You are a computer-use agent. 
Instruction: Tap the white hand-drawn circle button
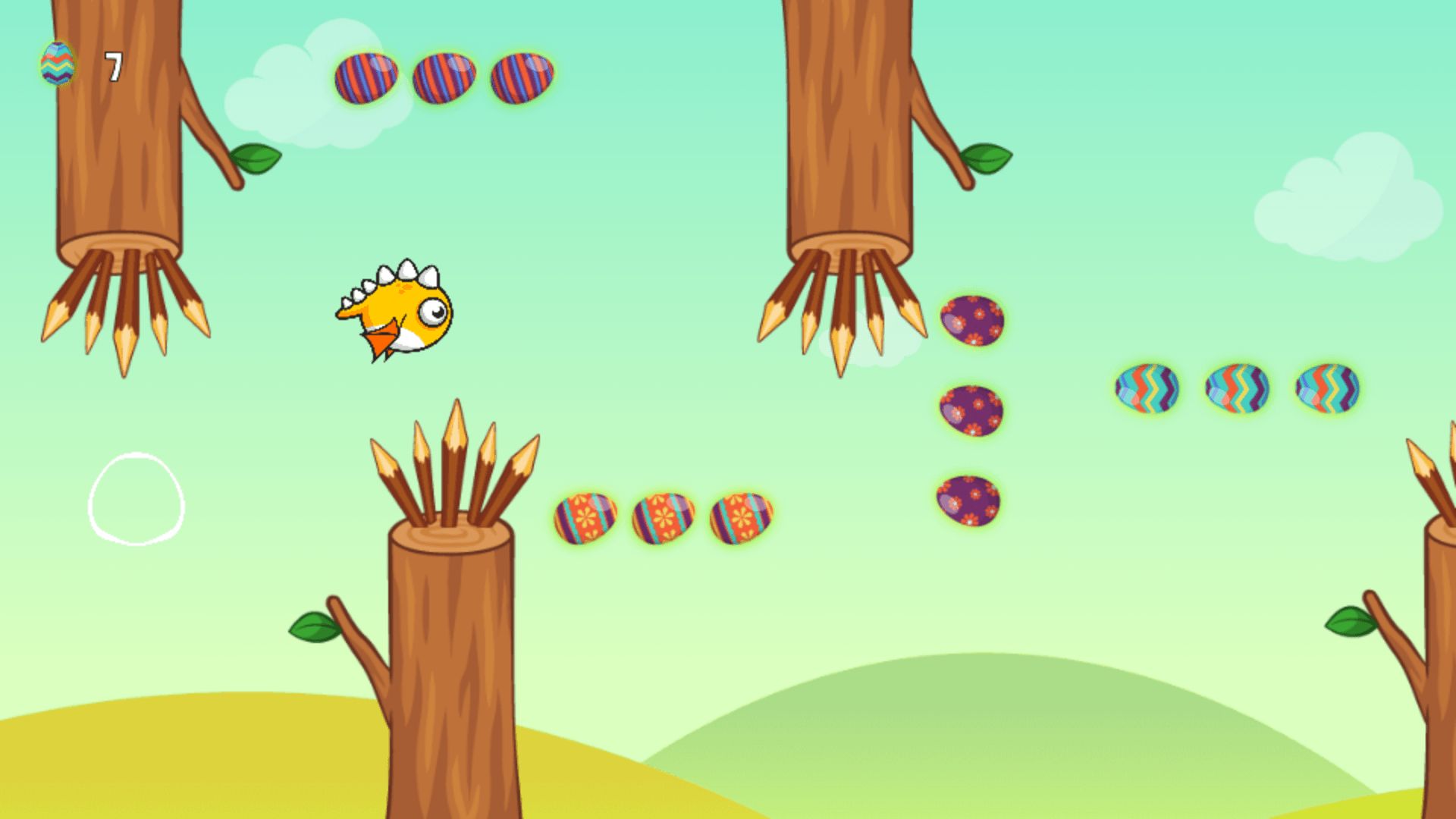pyautogui.click(x=136, y=499)
